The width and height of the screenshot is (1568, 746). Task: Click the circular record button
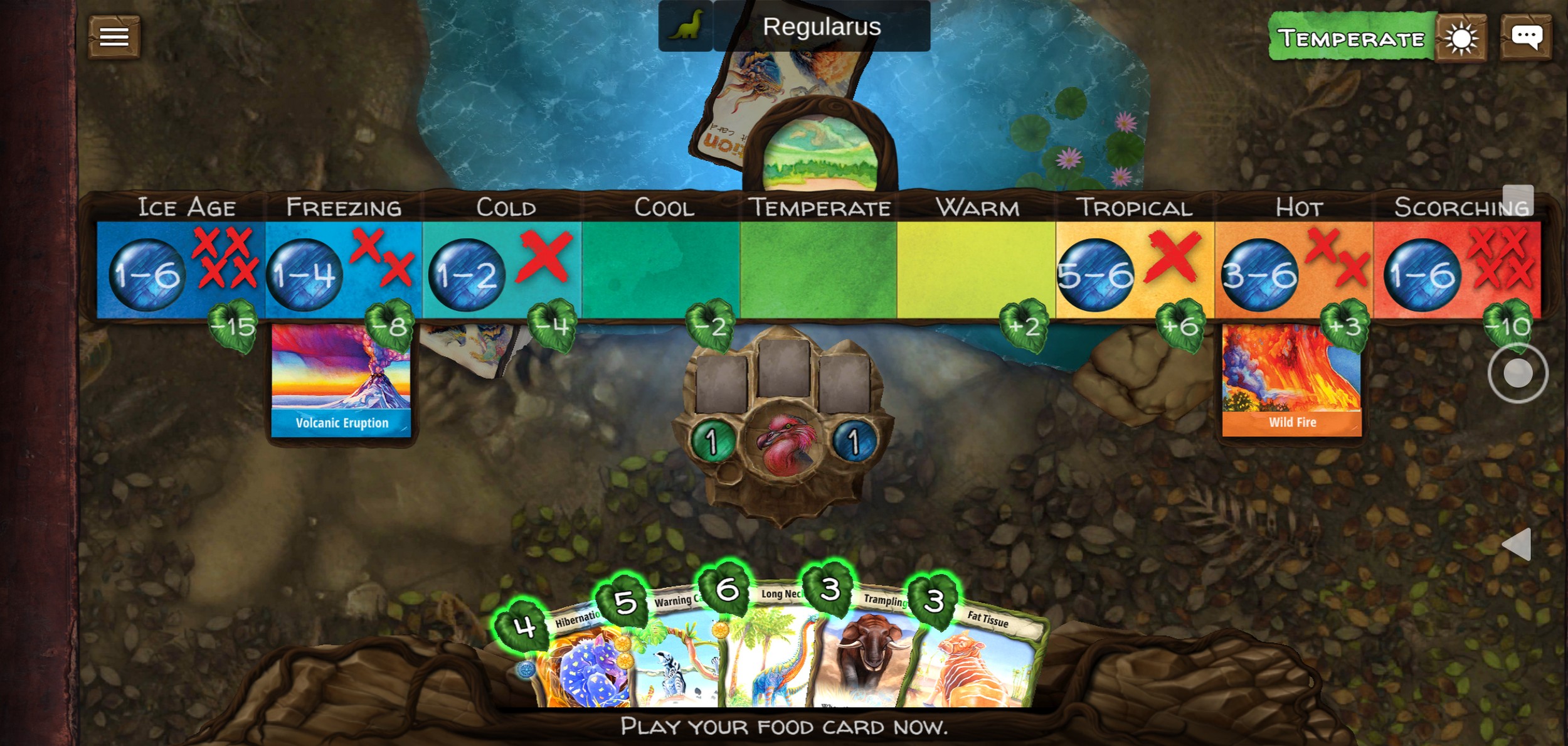coord(1517,373)
